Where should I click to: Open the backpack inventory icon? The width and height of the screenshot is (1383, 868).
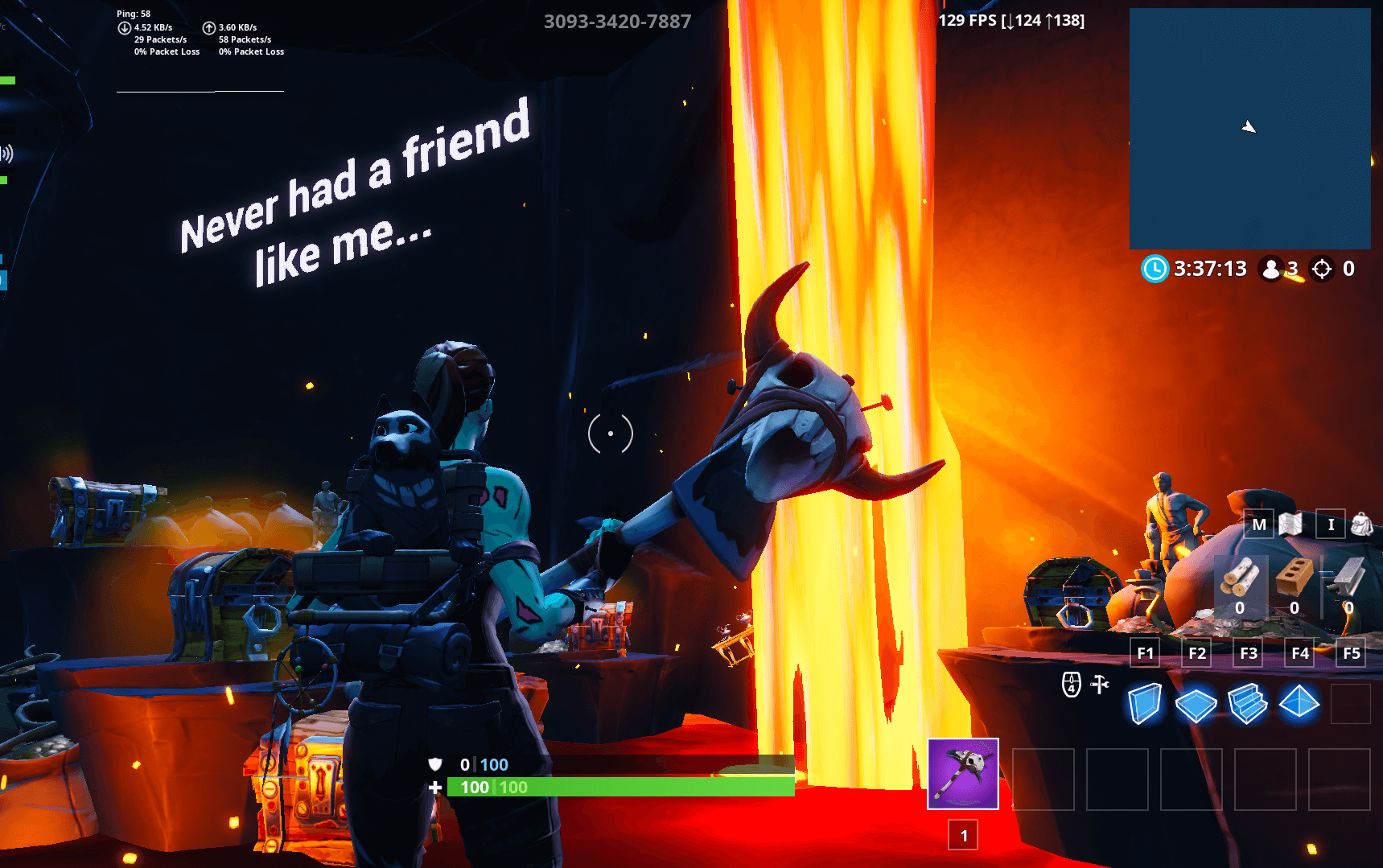[1361, 525]
